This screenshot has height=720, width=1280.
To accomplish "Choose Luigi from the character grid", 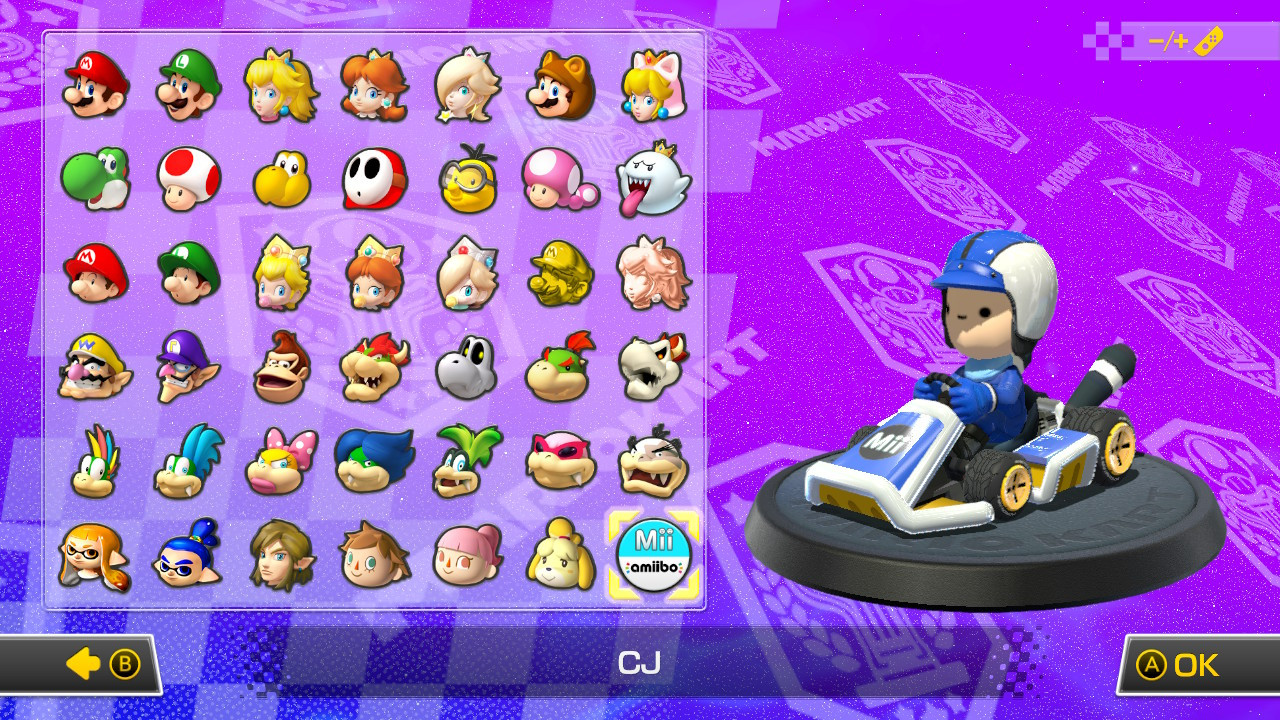I will (188, 90).
